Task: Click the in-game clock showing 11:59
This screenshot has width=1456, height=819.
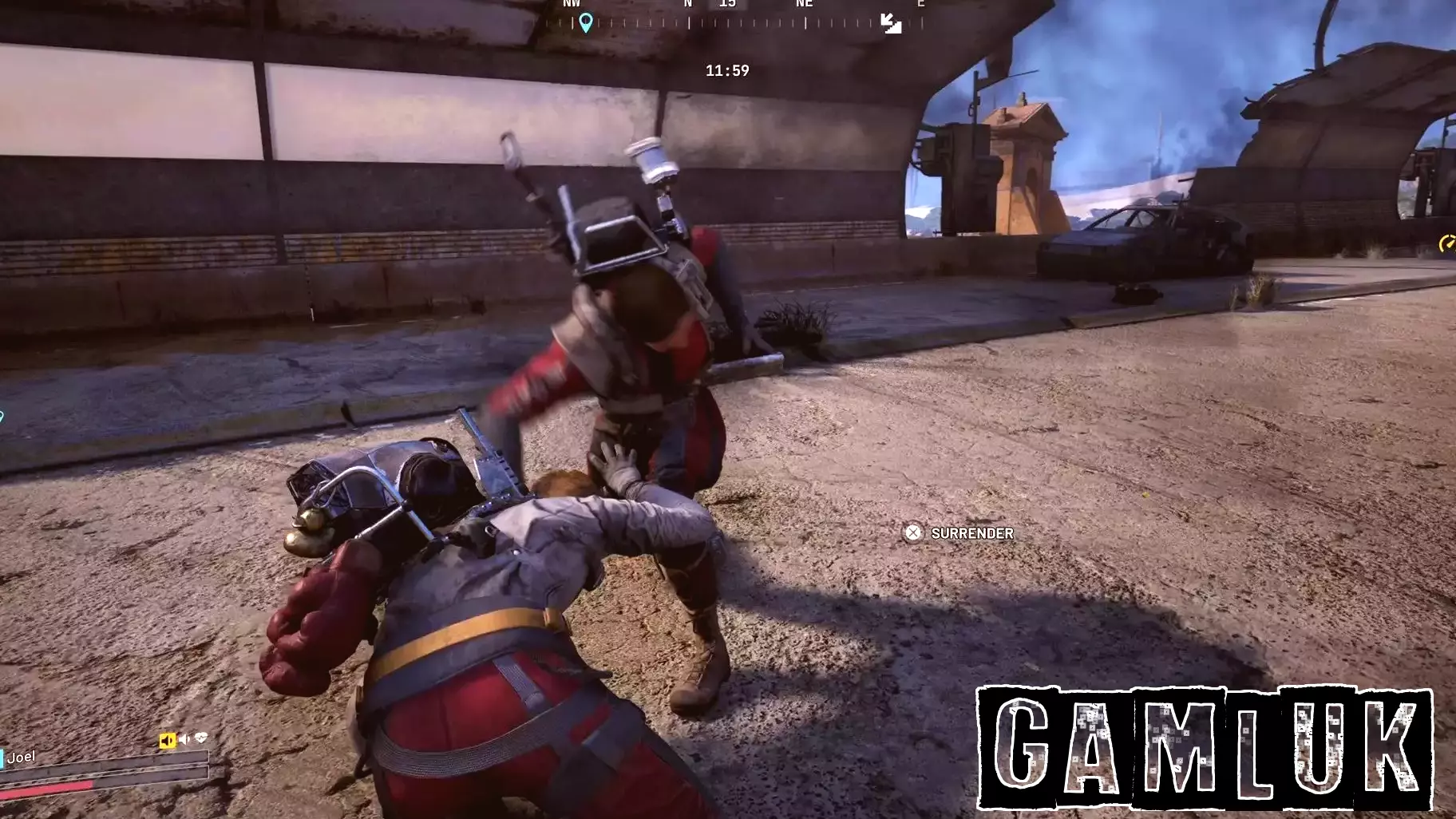Action: tap(727, 71)
